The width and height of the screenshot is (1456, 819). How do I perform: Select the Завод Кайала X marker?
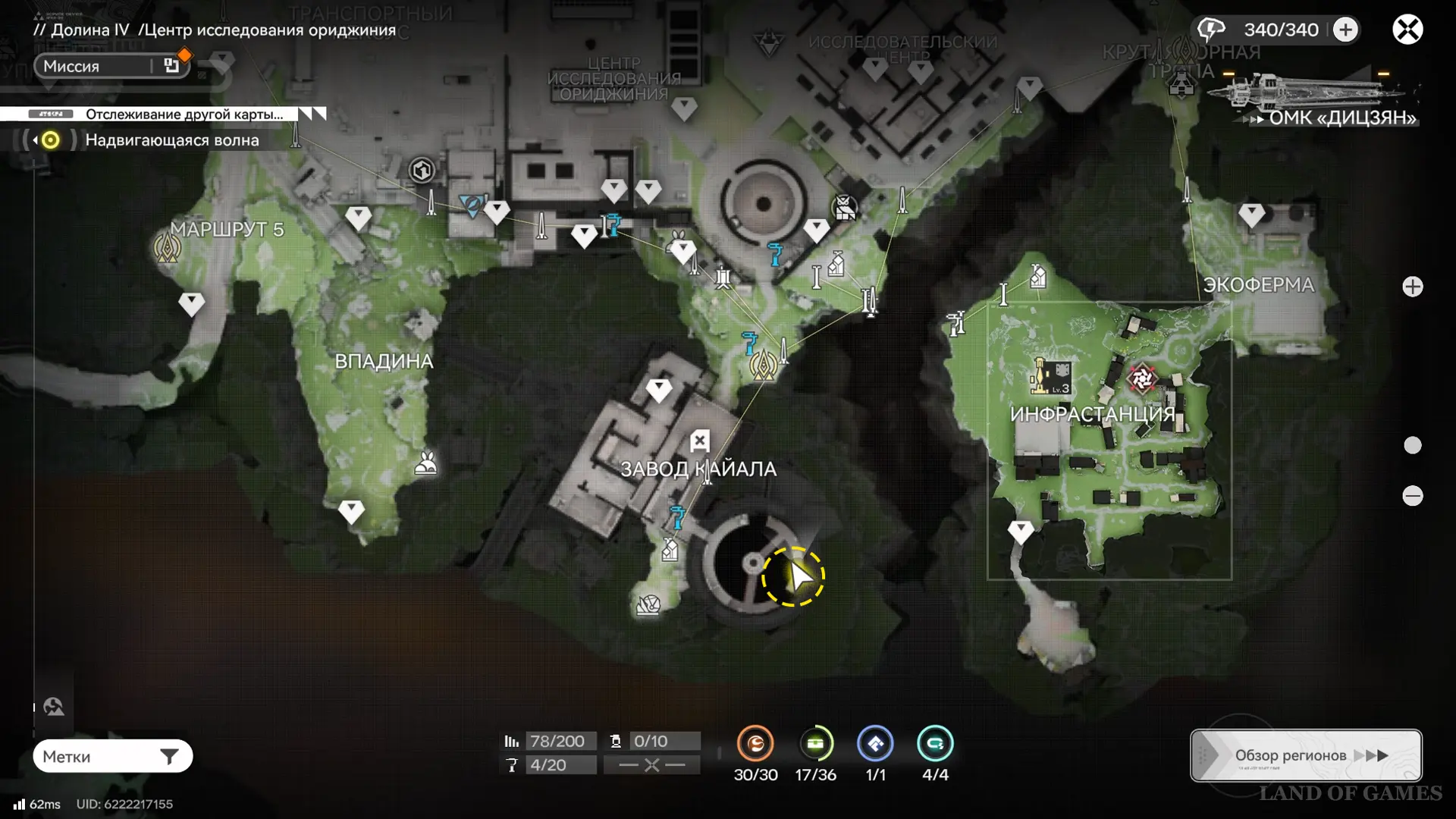click(x=699, y=441)
